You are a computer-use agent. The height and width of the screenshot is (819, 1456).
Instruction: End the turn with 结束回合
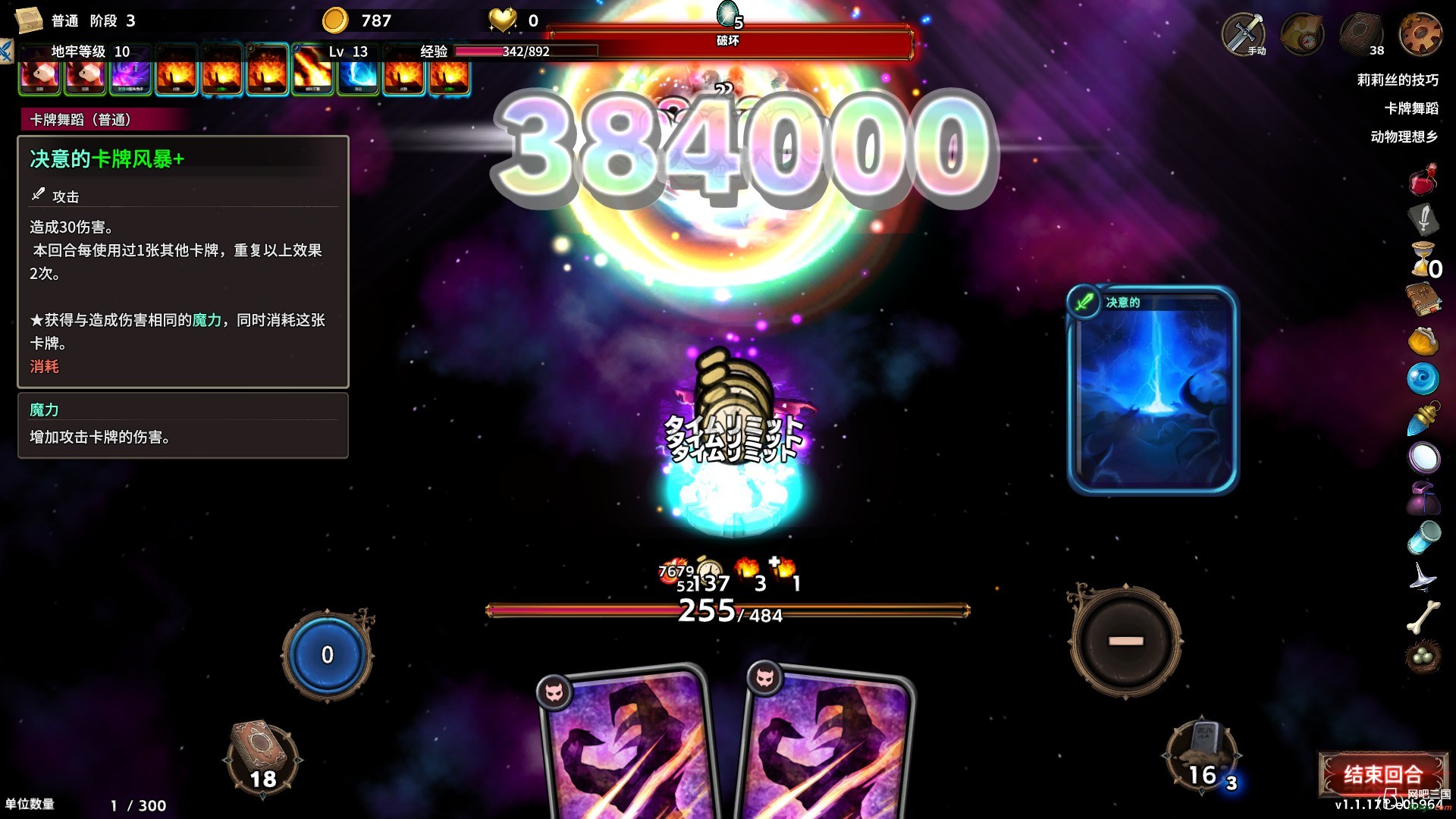tap(1382, 774)
